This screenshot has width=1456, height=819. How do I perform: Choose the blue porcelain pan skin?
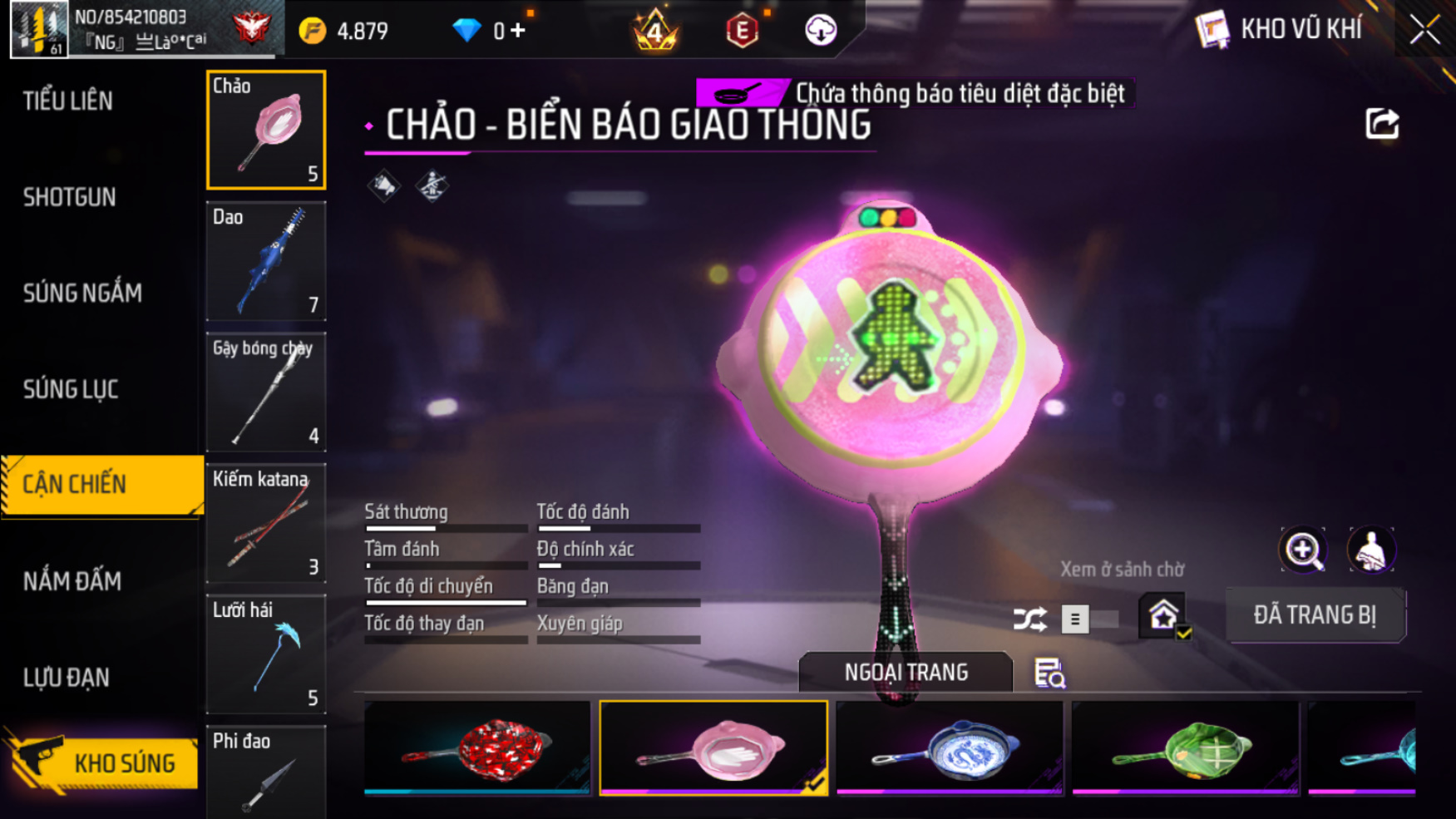[x=950, y=747]
